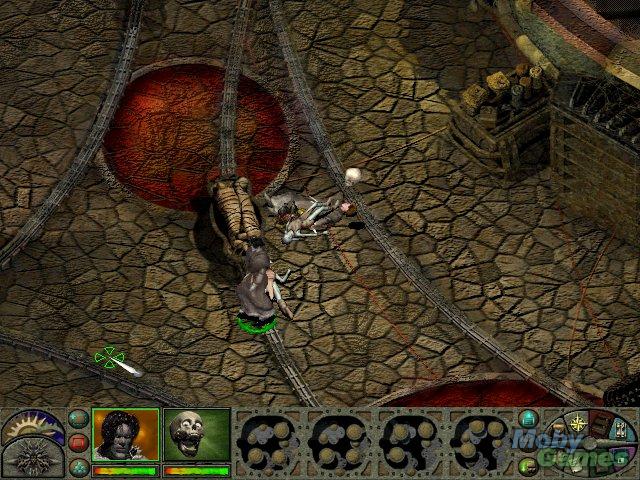Click the red square round button
The image size is (640, 480).
click(x=78, y=442)
